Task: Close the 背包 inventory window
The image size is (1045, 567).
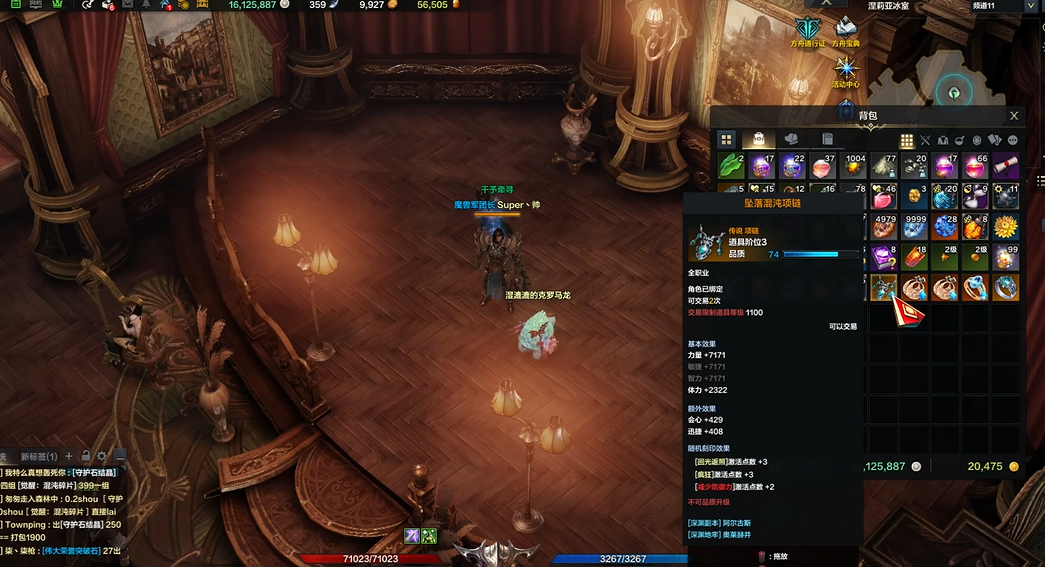Action: point(1014,116)
